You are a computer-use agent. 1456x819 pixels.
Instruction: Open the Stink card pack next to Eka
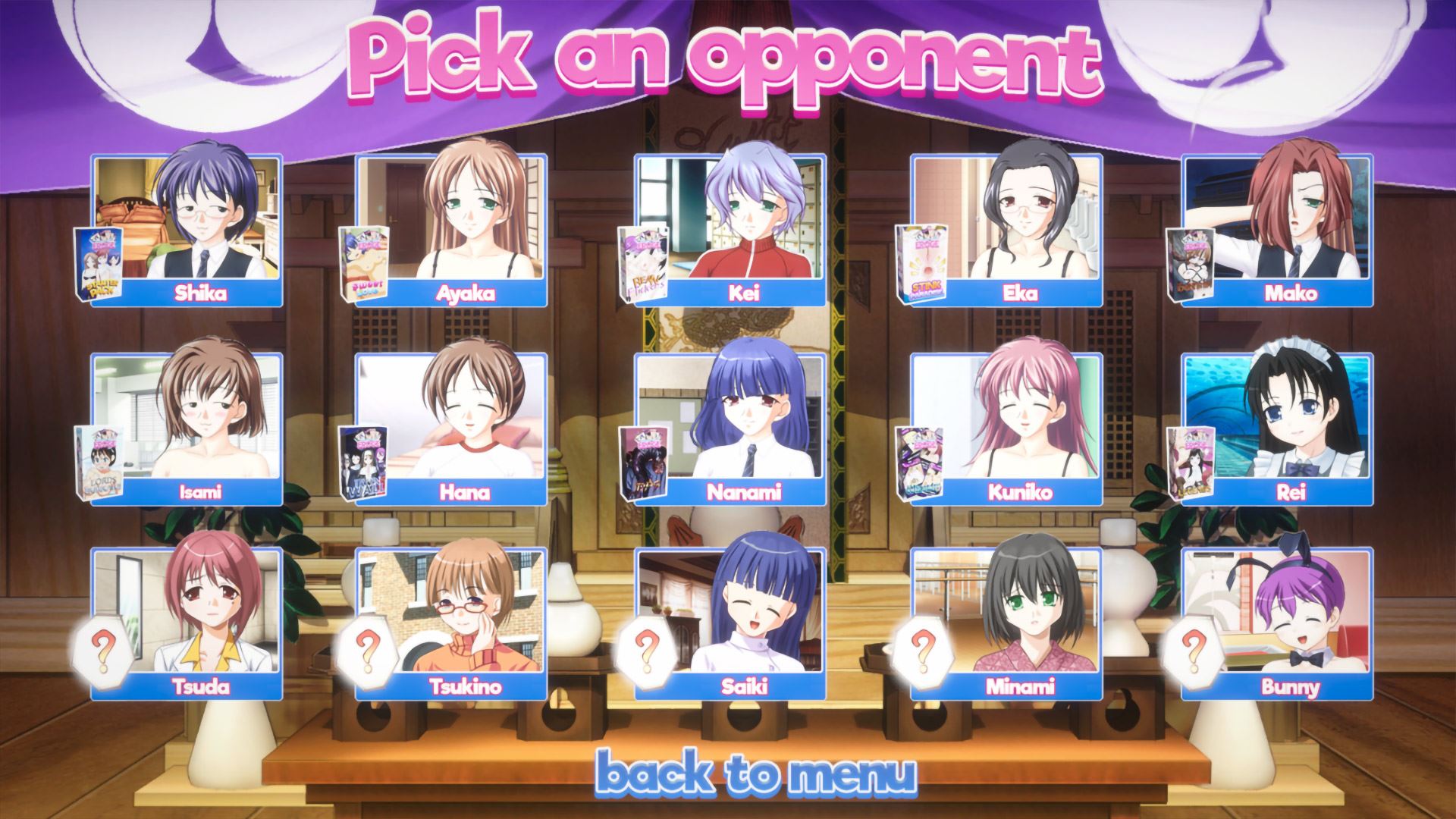pos(921,264)
